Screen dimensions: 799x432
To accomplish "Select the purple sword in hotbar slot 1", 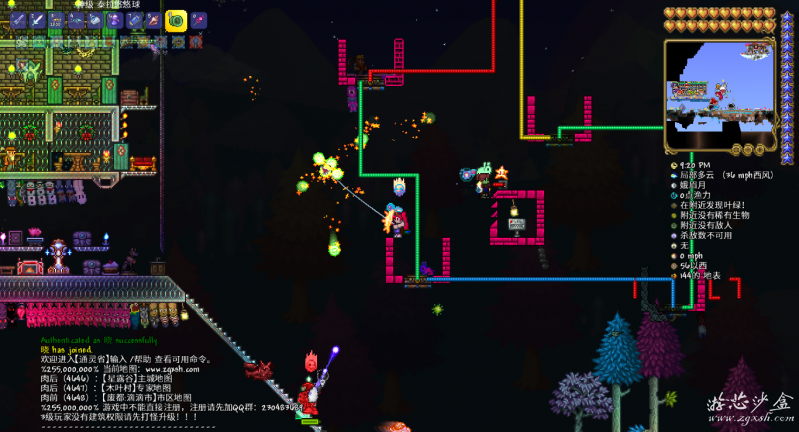I will coord(19,20).
